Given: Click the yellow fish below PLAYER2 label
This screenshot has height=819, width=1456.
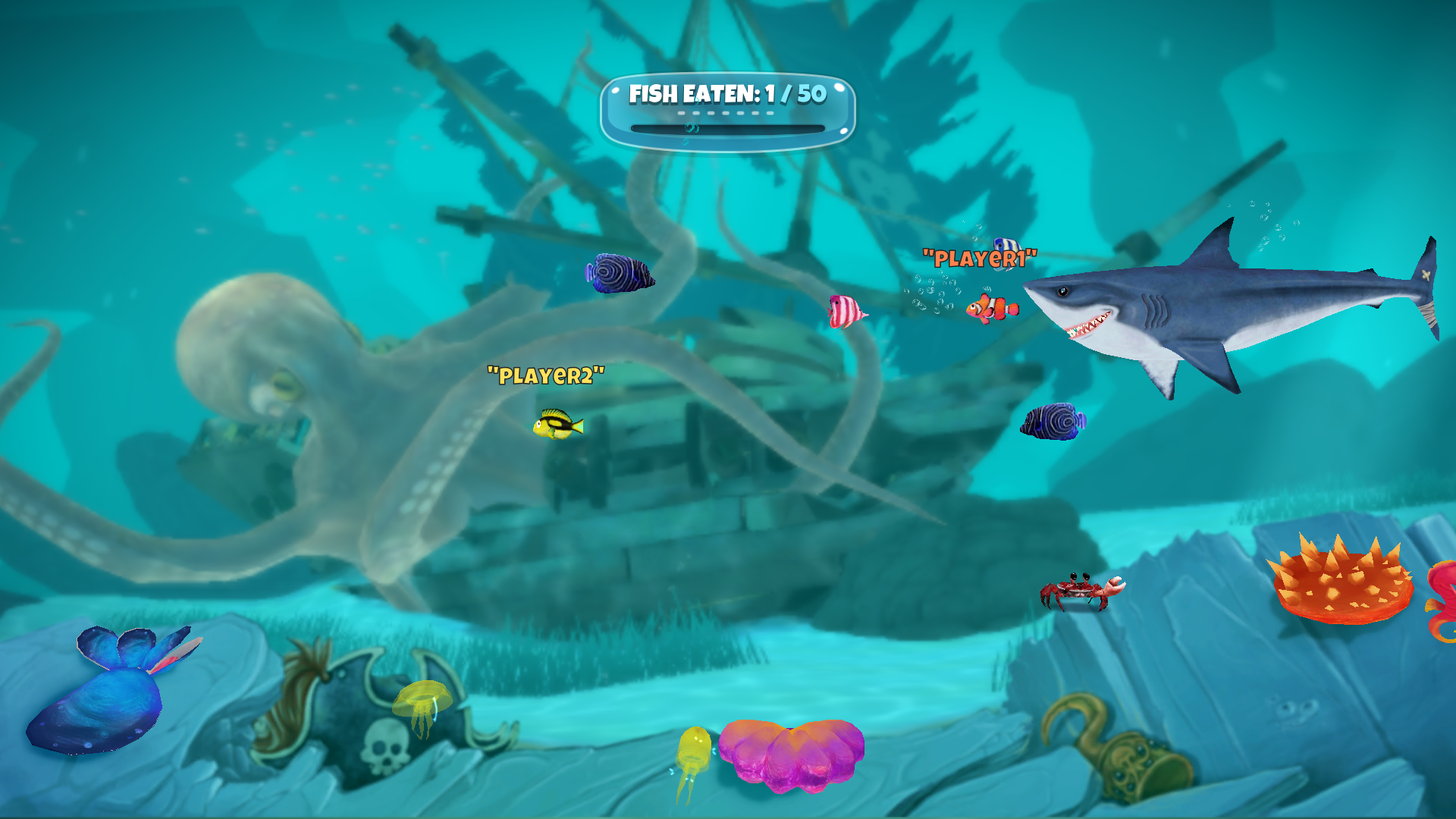Looking at the screenshot, I should [557, 426].
